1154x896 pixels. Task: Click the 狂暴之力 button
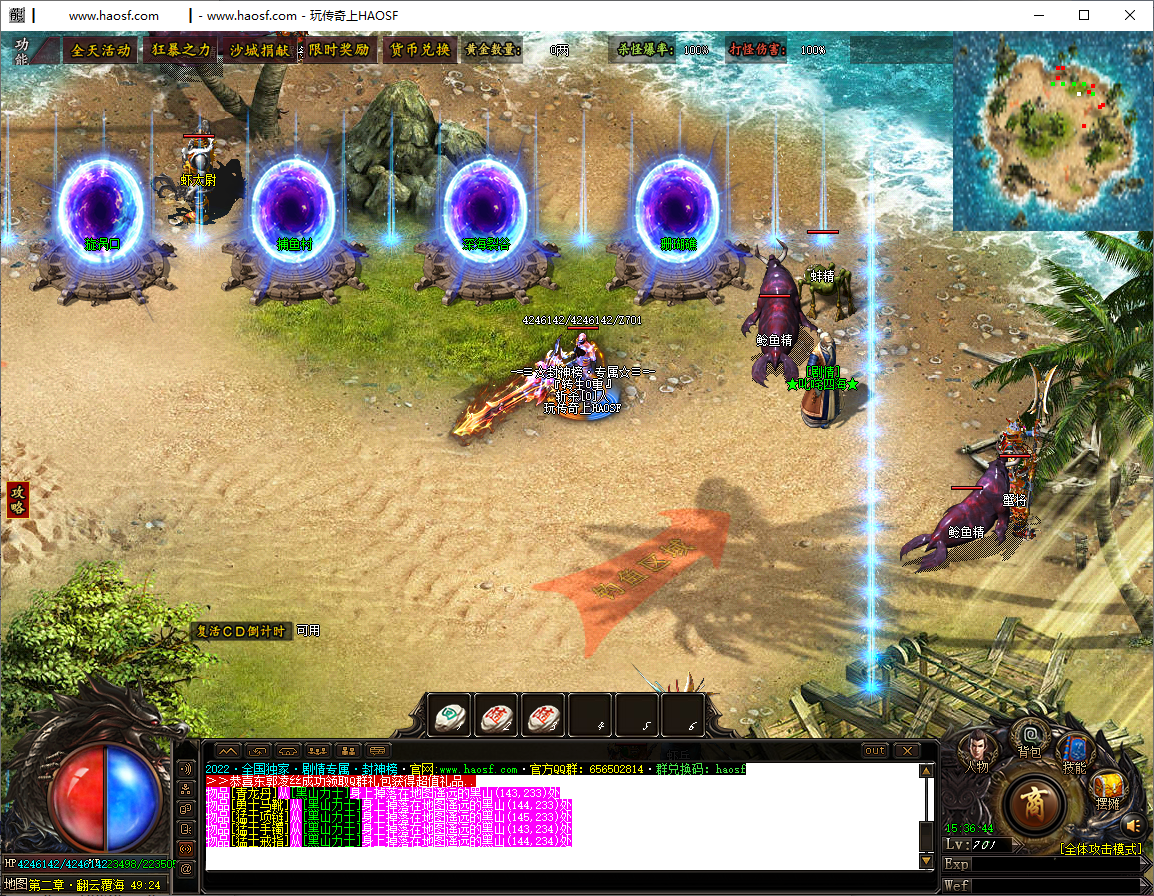pyautogui.click(x=181, y=50)
